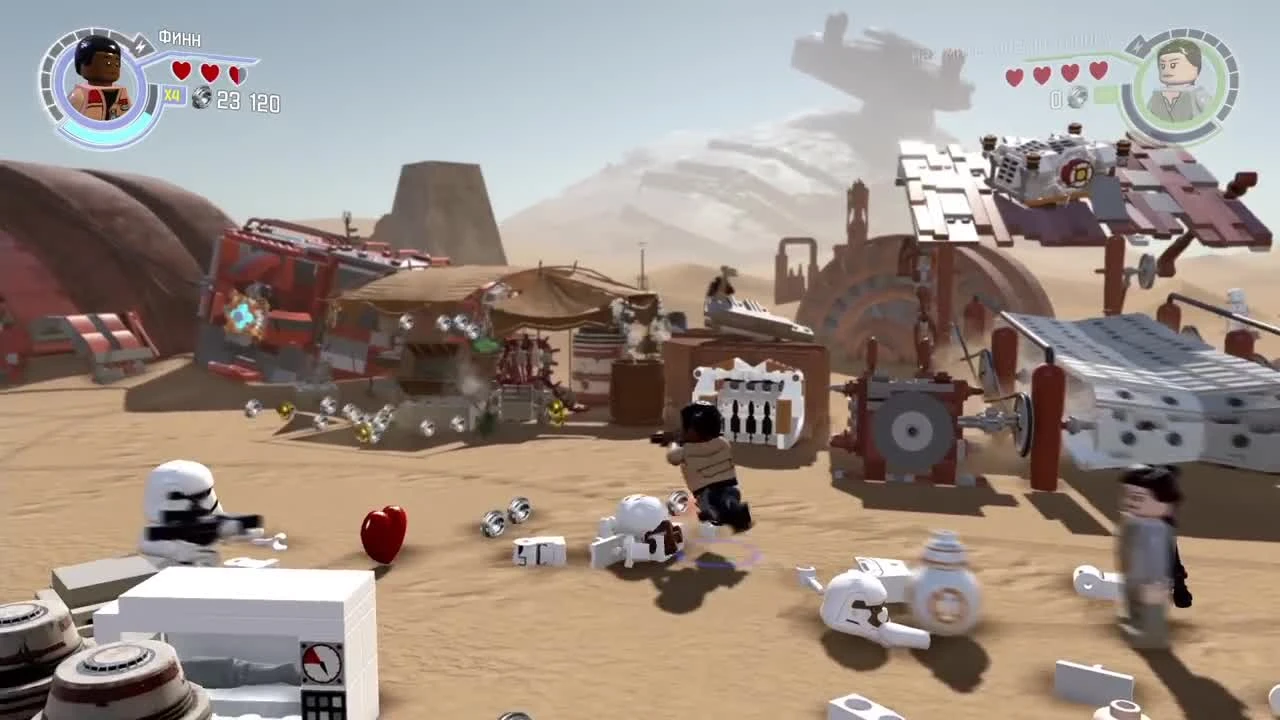Viewport: 1280px width, 720px height.
Task: Click Finn character running in the center
Action: [710, 460]
